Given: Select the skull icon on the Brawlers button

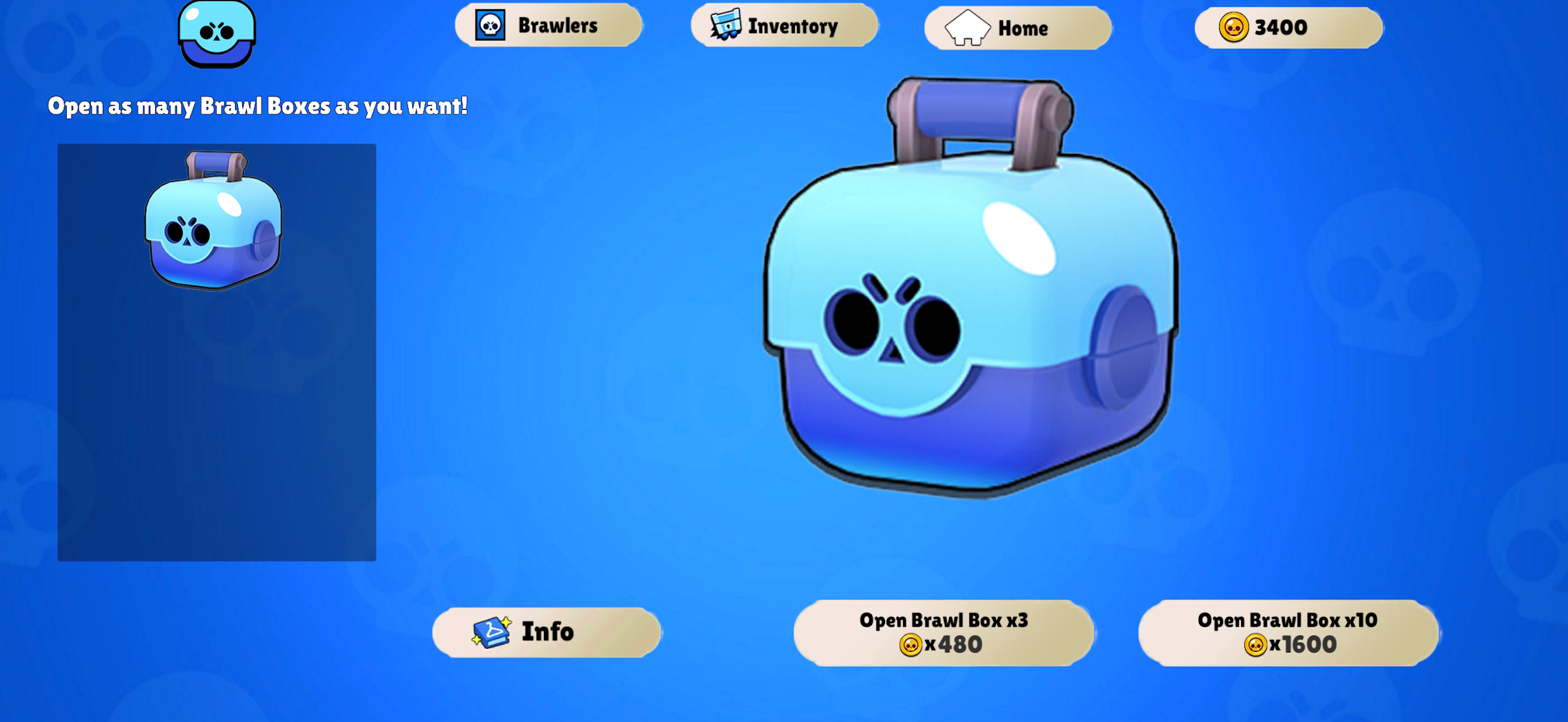Looking at the screenshot, I should point(490,26).
